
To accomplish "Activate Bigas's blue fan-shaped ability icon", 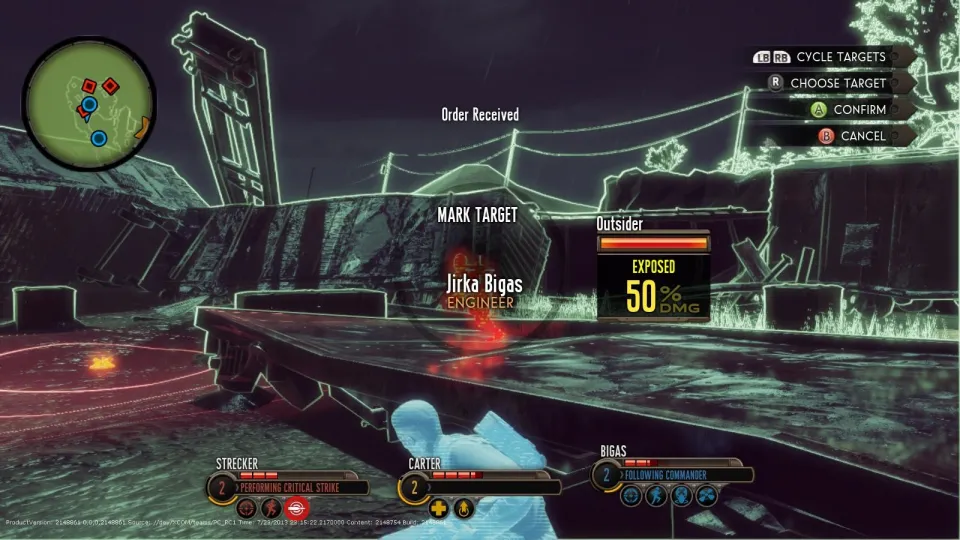I will 706,495.
